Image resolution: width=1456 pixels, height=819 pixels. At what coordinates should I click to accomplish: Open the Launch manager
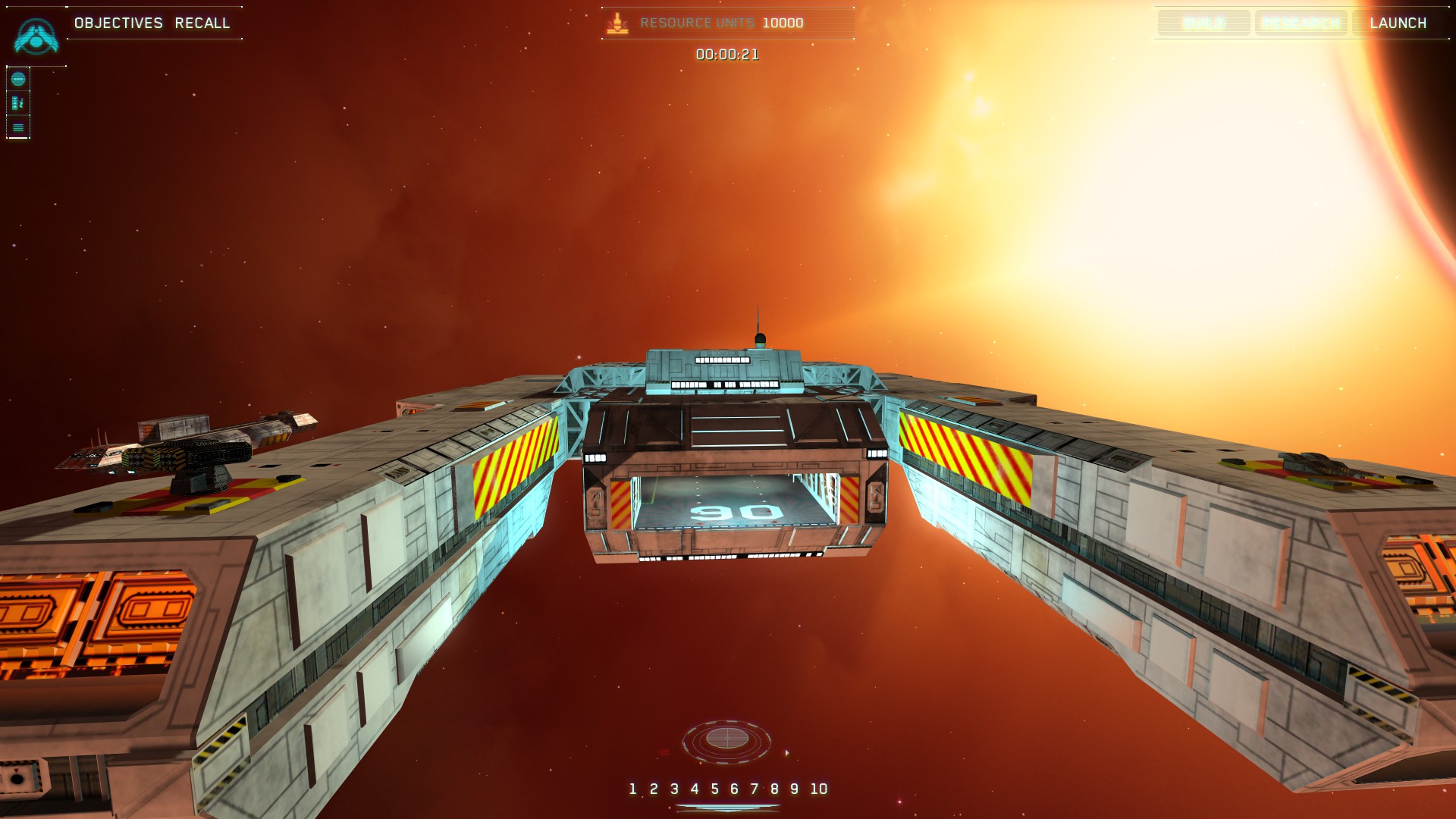click(1398, 23)
